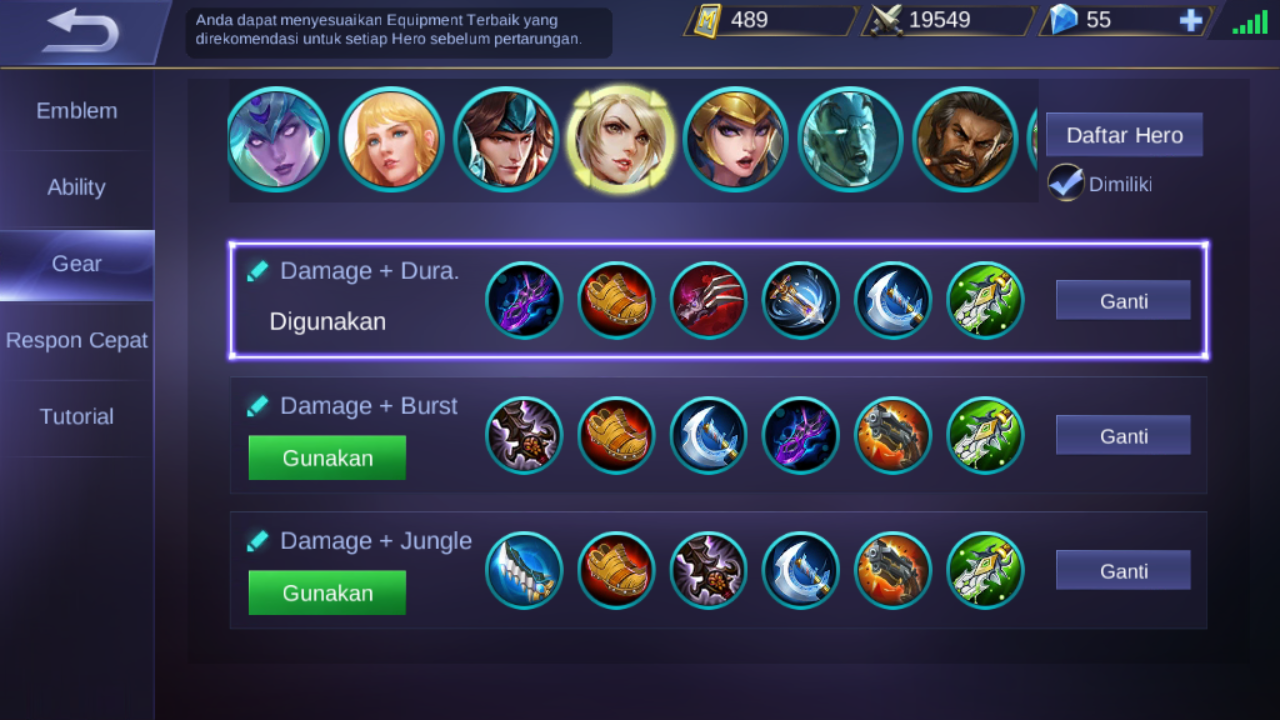Open the green dragon sword item in Damage + Burst build

click(x=985, y=435)
